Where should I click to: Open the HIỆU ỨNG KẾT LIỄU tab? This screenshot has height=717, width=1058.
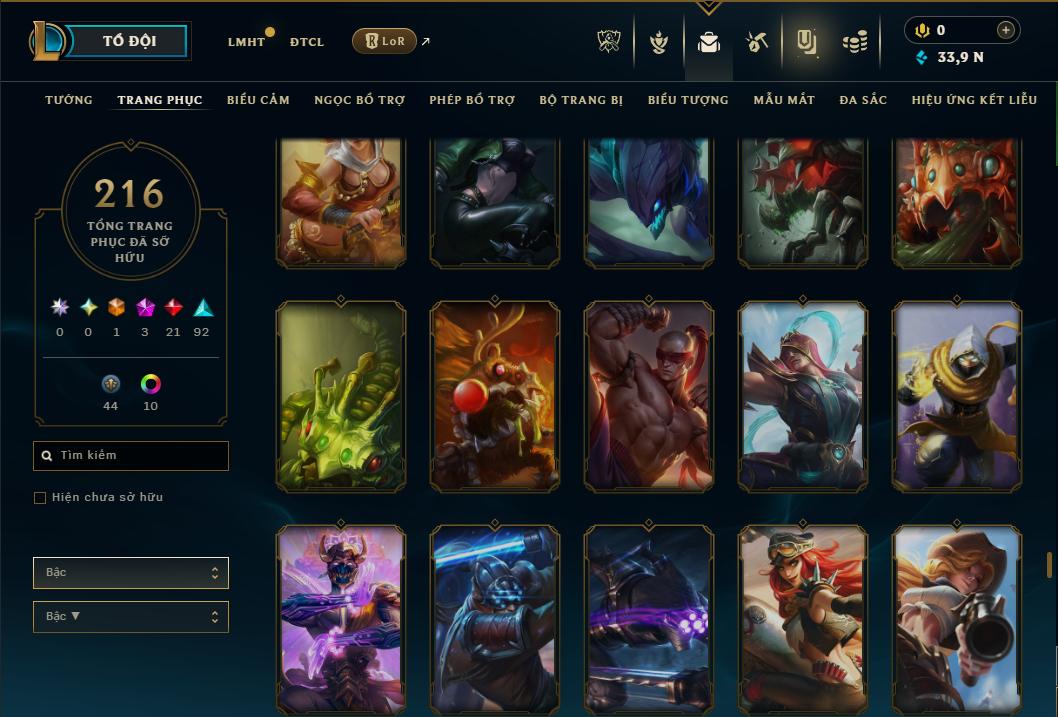pyautogui.click(x=974, y=100)
